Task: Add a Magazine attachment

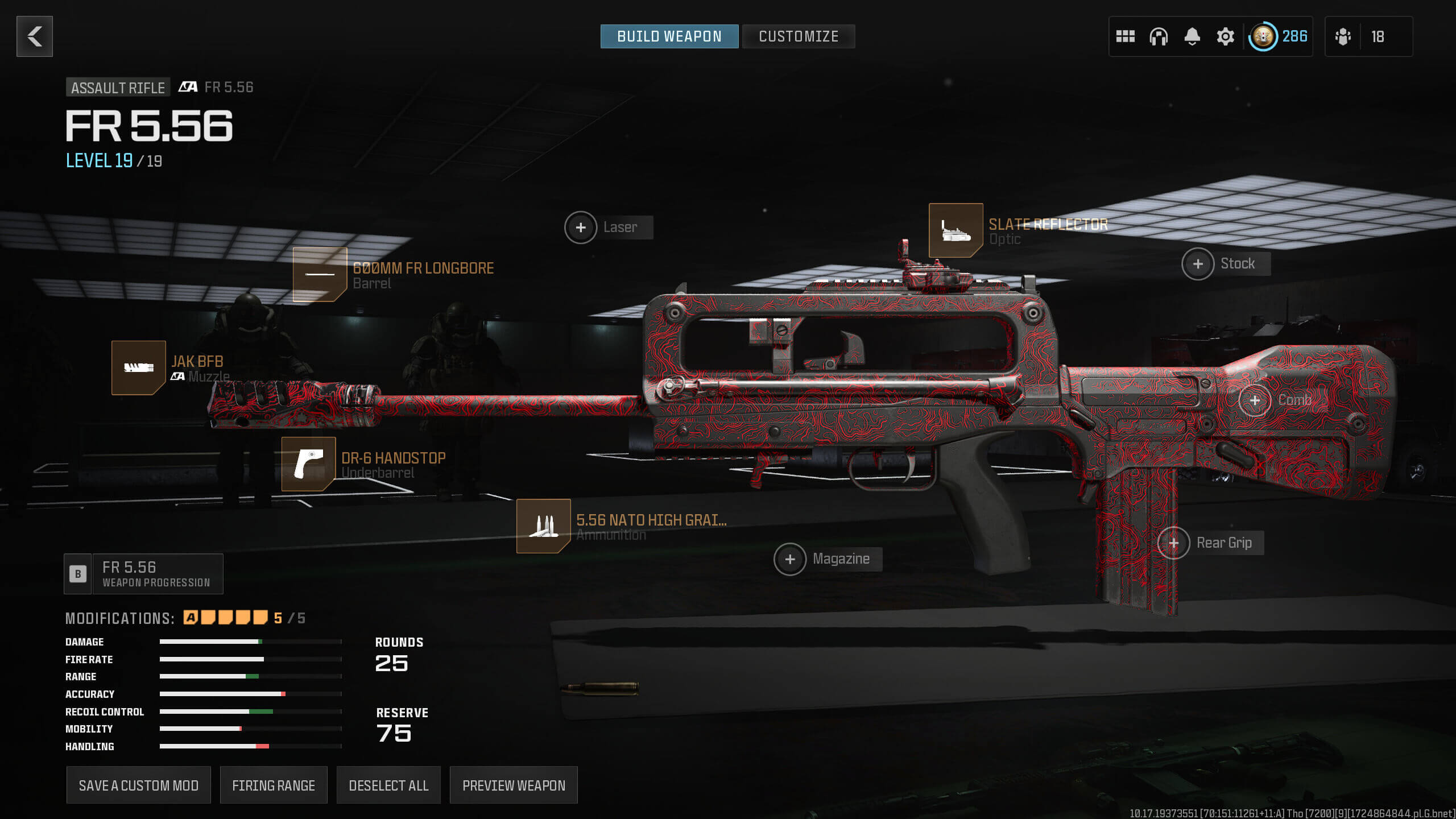Action: [790, 560]
